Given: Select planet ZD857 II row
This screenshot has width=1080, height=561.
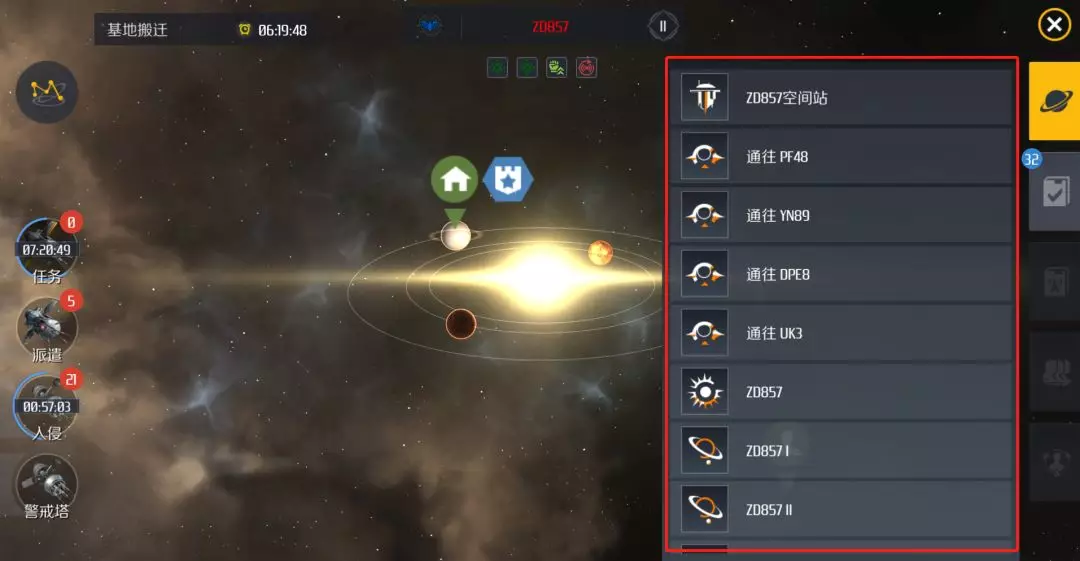Looking at the screenshot, I should [841, 509].
